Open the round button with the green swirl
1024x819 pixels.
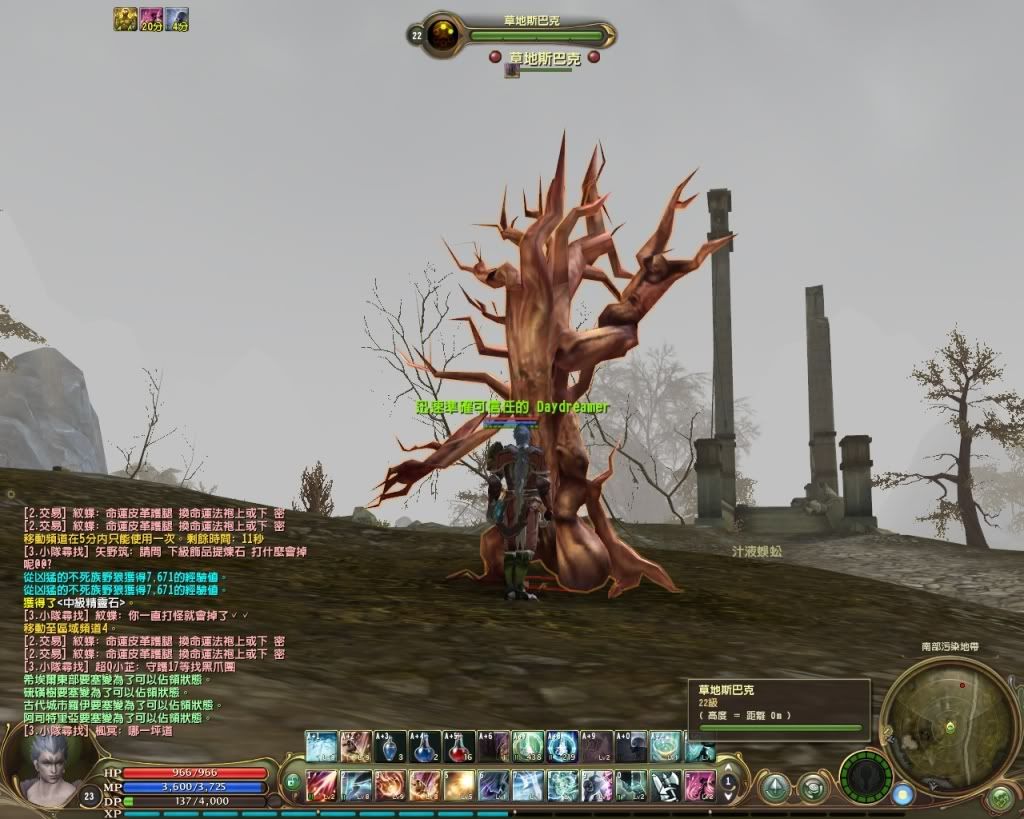[811, 787]
